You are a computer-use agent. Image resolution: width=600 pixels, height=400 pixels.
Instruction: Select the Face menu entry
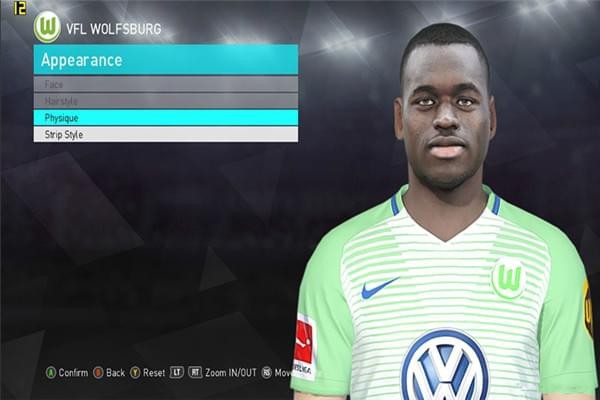(x=165, y=85)
